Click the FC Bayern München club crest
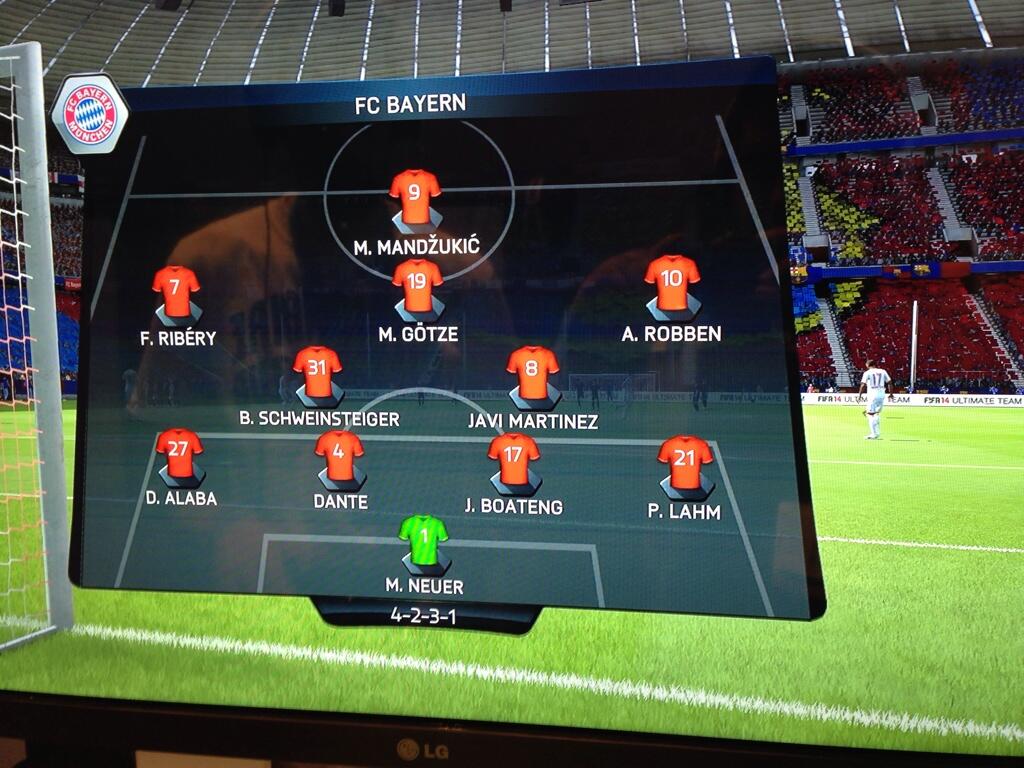Image resolution: width=1024 pixels, height=768 pixels. click(x=90, y=115)
